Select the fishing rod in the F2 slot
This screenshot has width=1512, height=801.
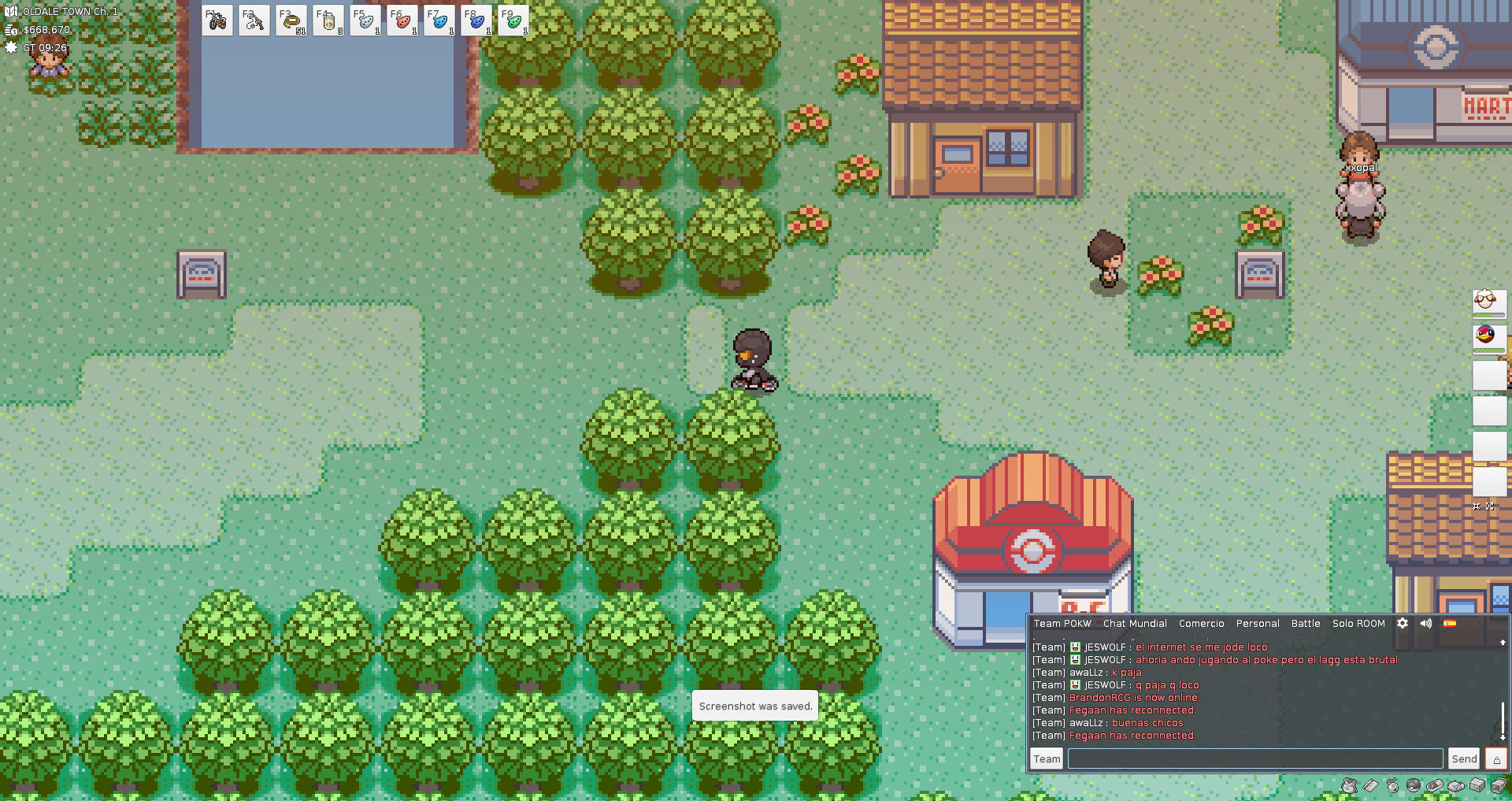[254, 21]
